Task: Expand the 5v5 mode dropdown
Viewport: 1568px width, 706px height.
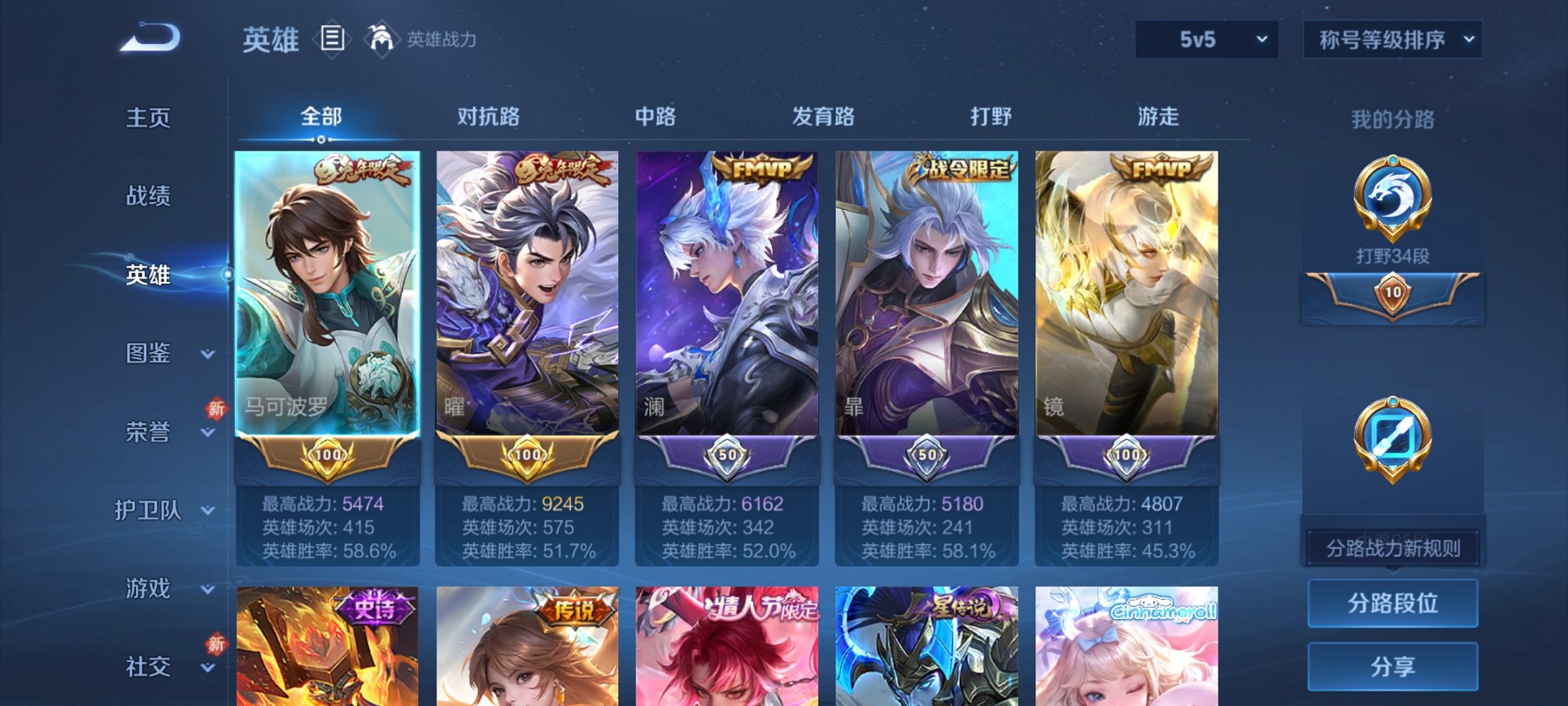Action: [x=1207, y=37]
